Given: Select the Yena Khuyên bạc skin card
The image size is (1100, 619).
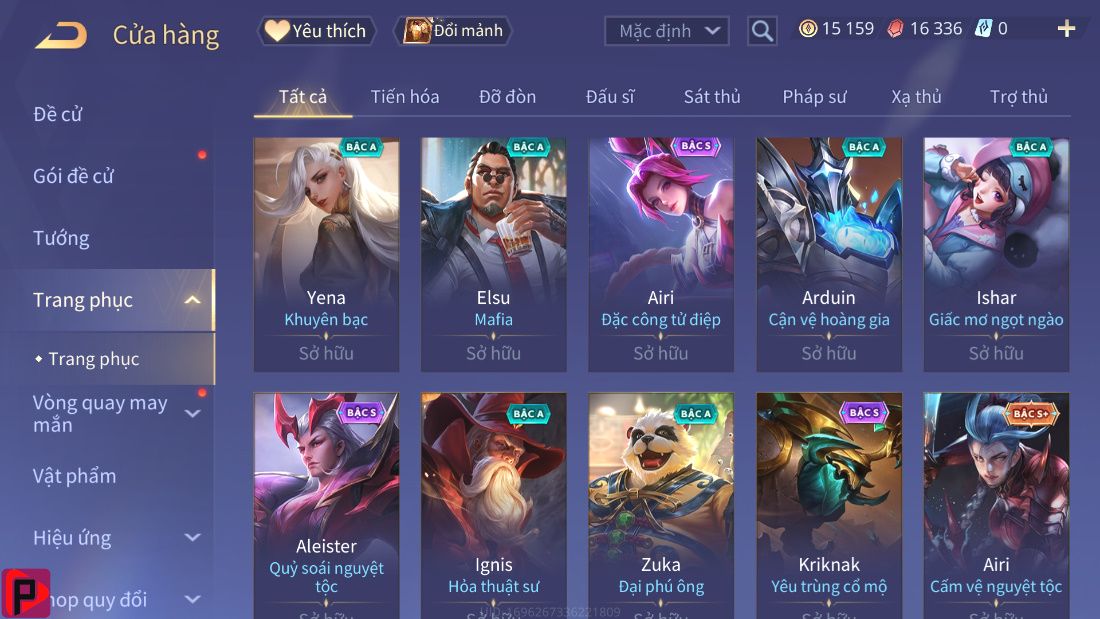Looking at the screenshot, I should (x=326, y=254).
